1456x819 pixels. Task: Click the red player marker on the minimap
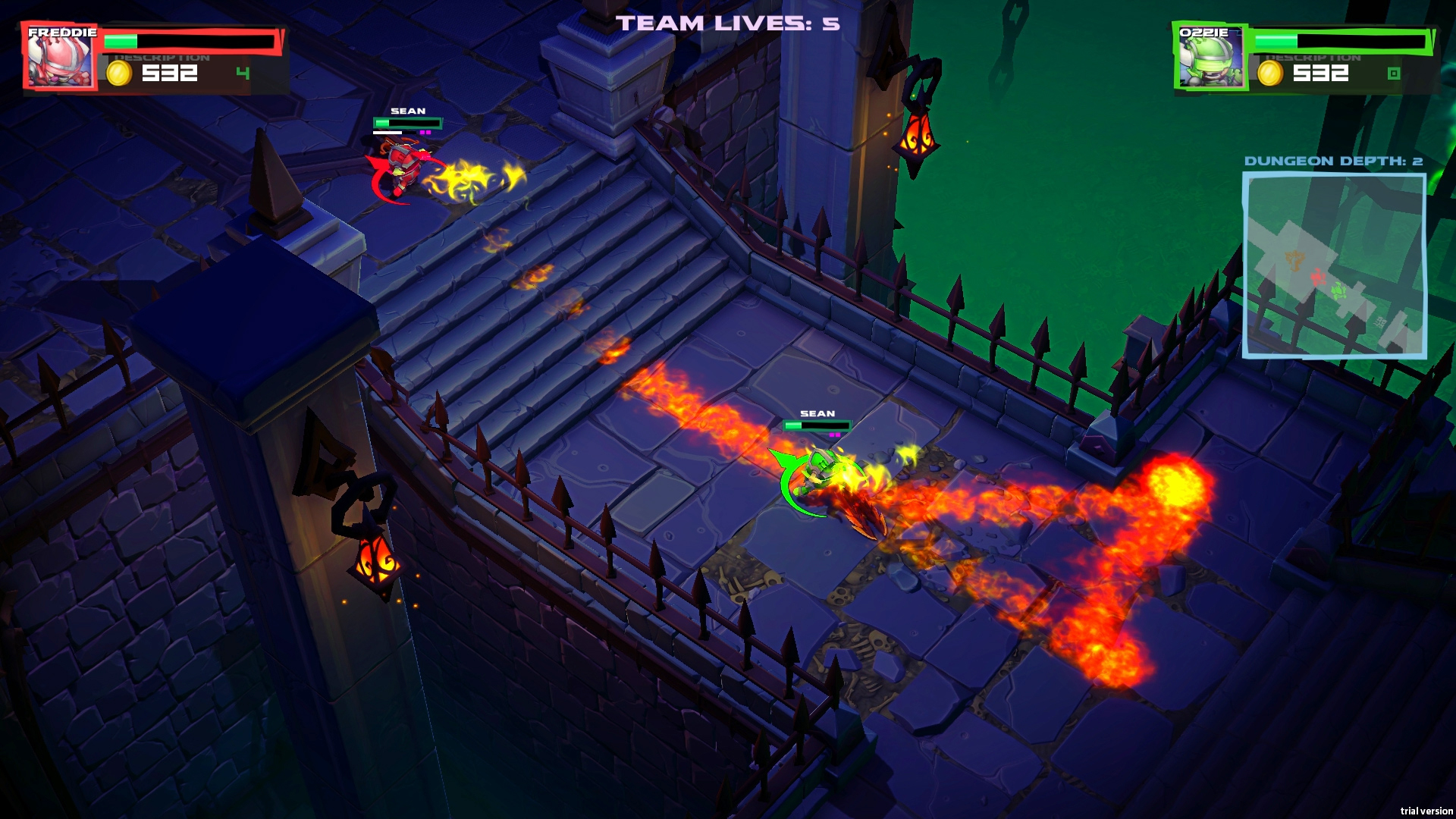click(1317, 277)
